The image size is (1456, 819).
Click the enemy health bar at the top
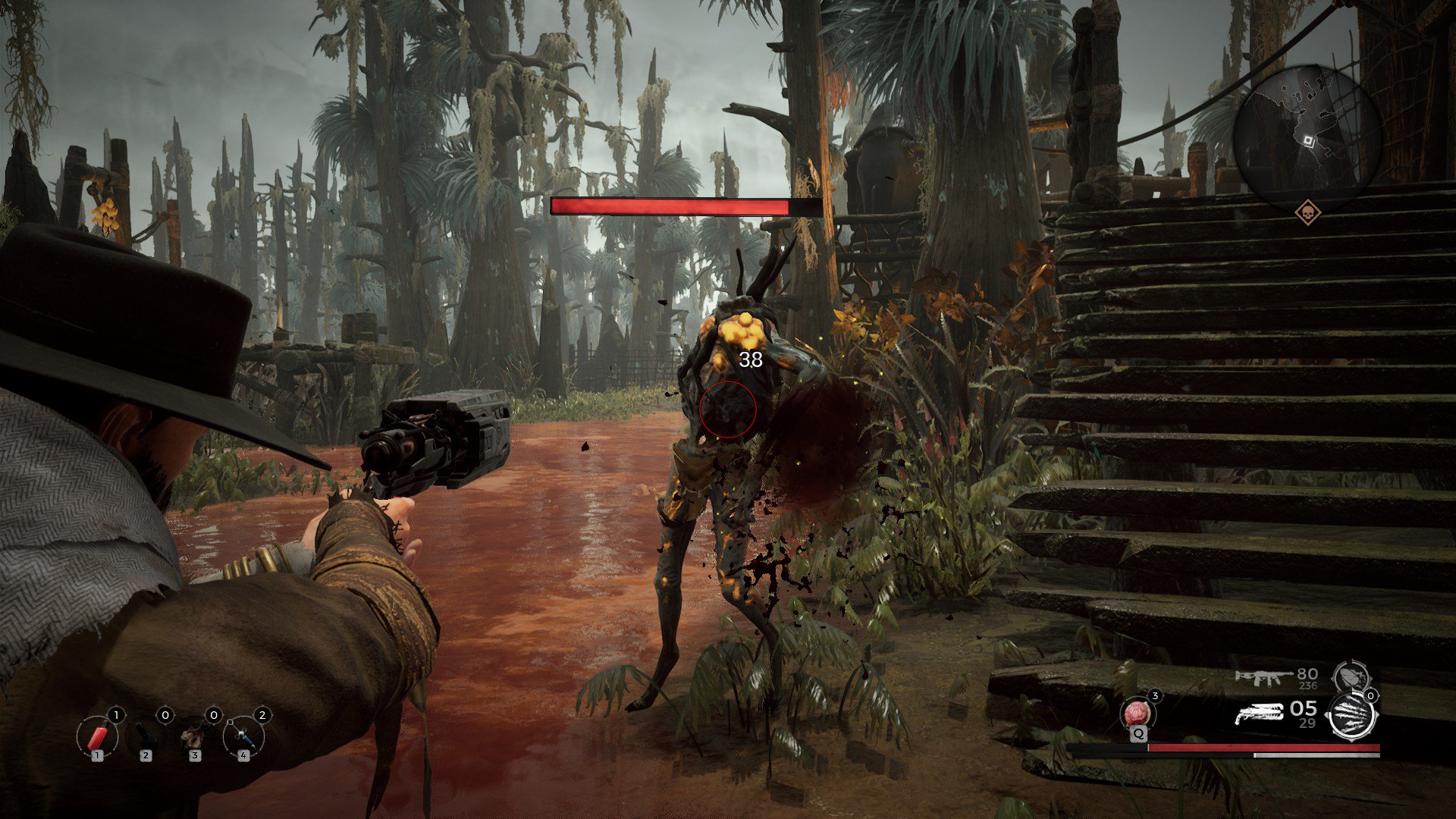[673, 205]
